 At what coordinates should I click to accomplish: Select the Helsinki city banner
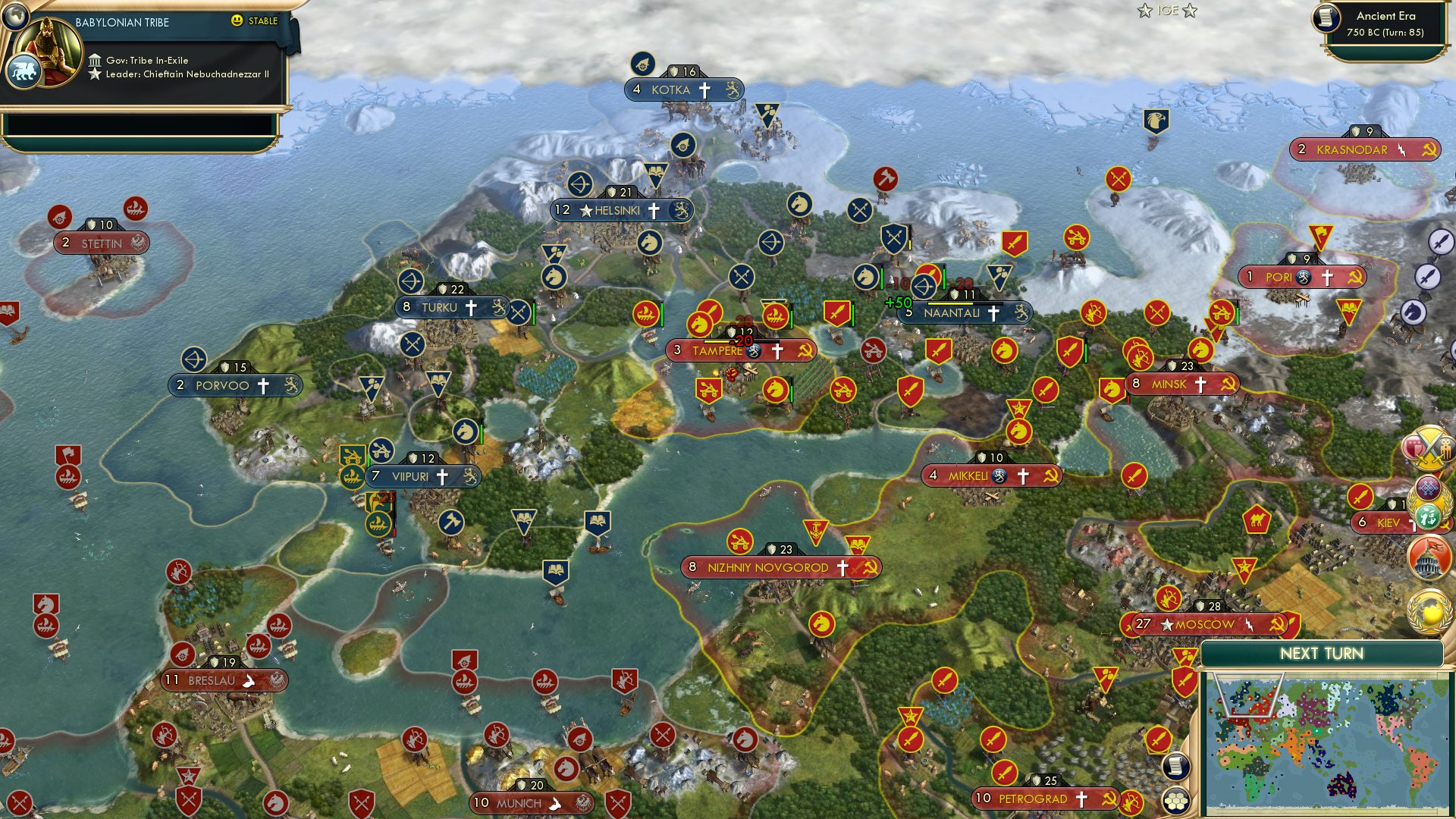(x=618, y=211)
